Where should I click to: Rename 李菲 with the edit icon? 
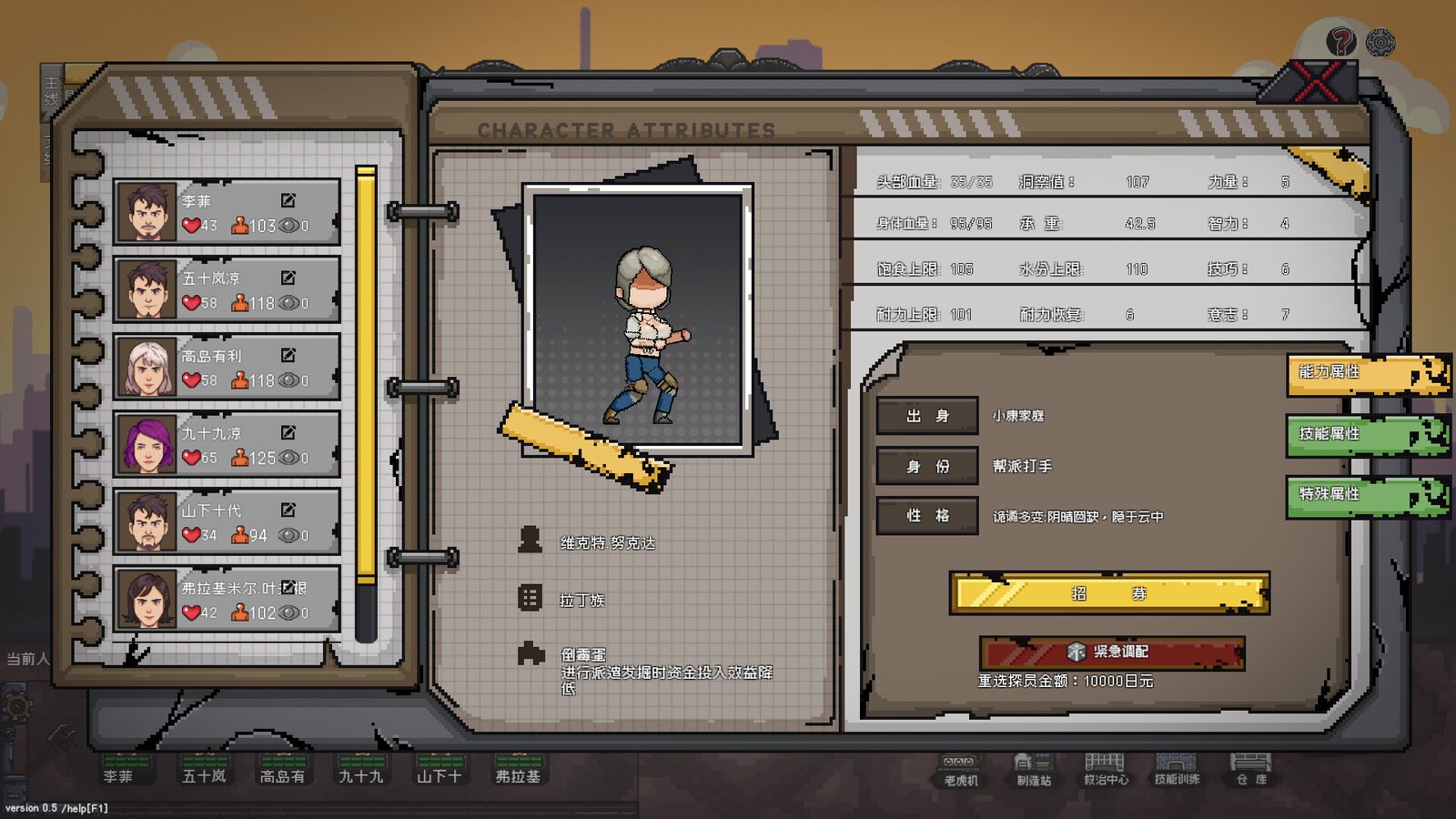coord(288,200)
